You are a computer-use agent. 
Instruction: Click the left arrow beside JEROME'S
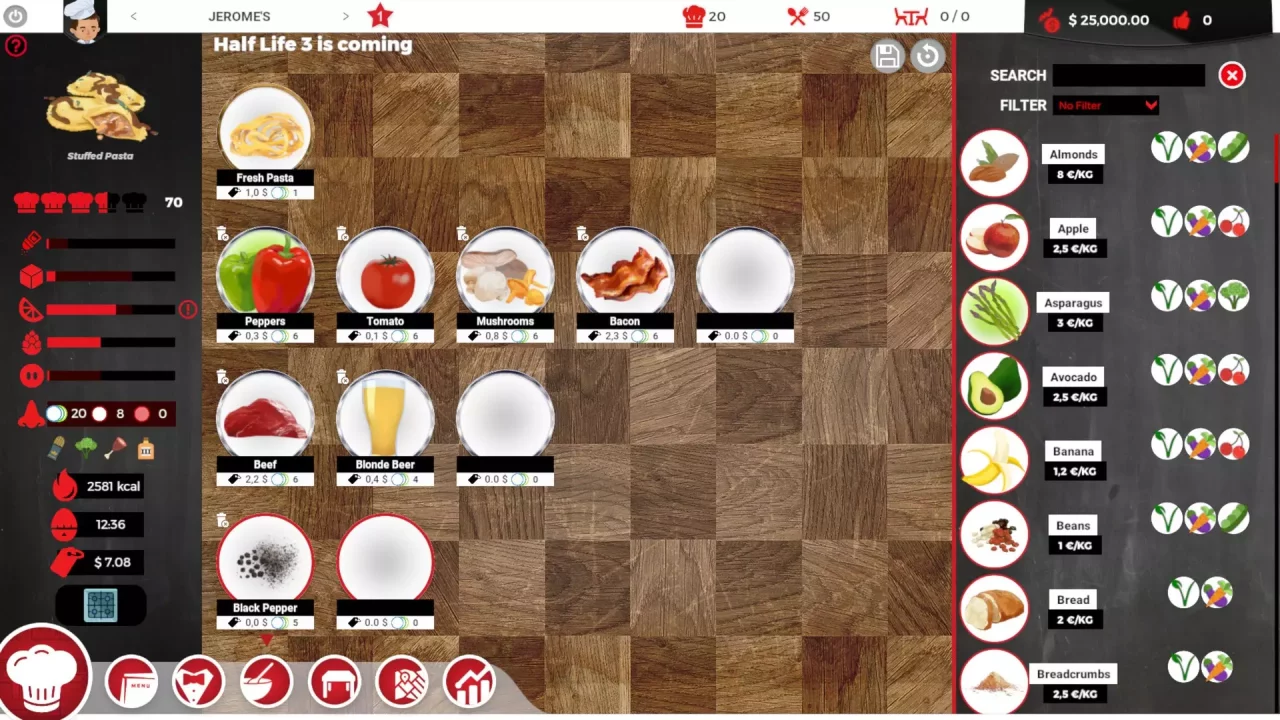(x=133, y=16)
